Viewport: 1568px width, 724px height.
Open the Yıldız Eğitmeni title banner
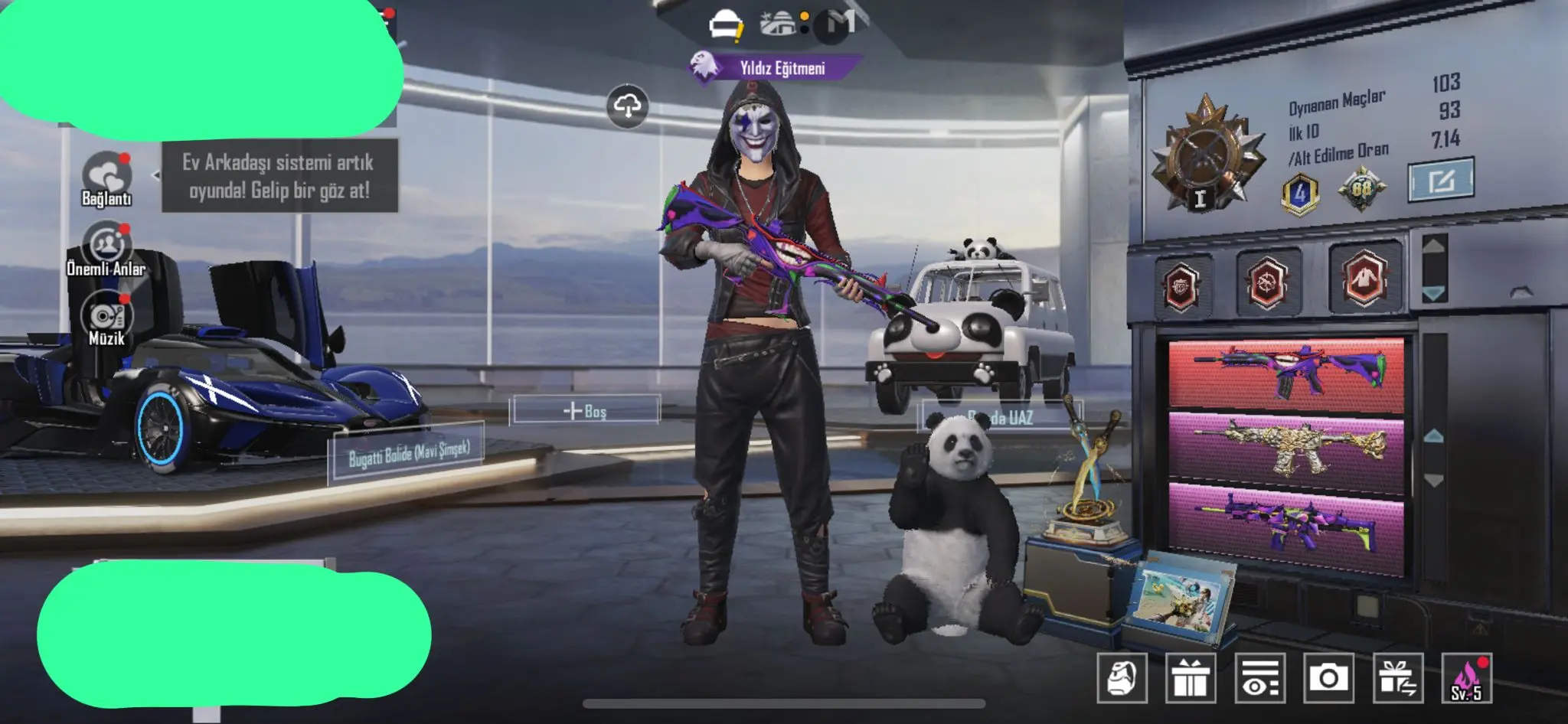coord(775,68)
